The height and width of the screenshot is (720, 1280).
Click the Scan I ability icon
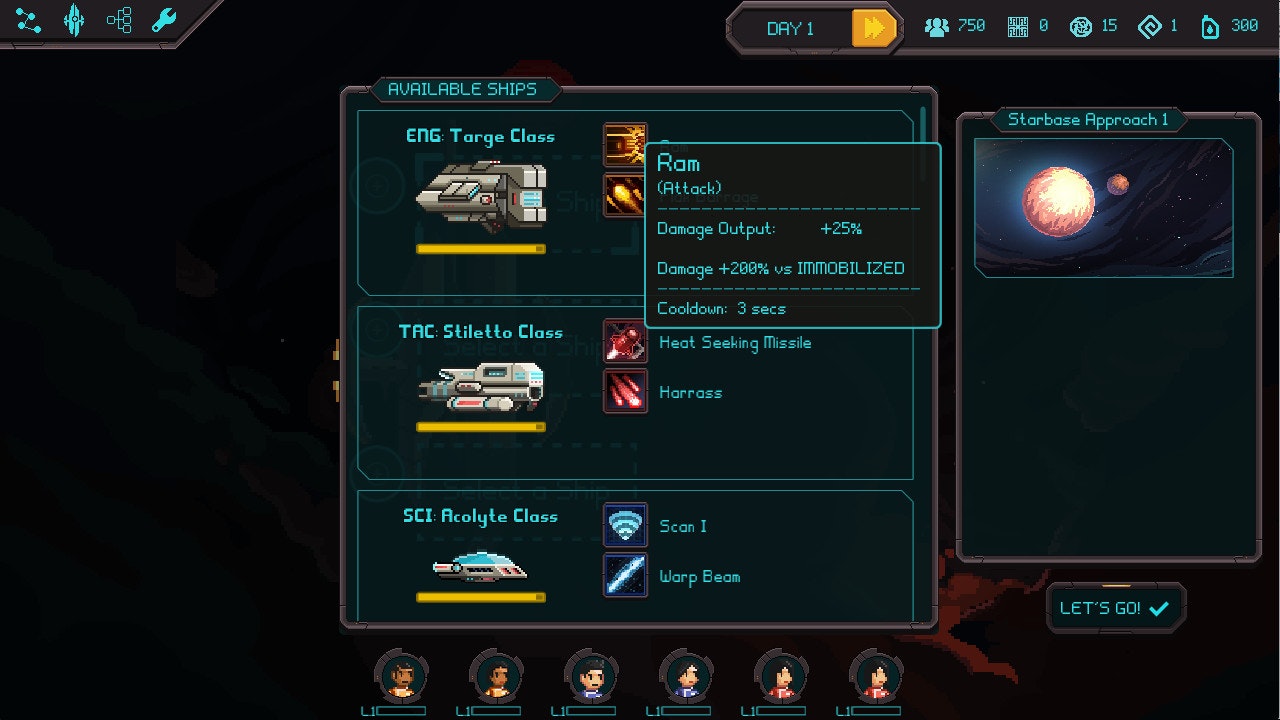[625, 525]
